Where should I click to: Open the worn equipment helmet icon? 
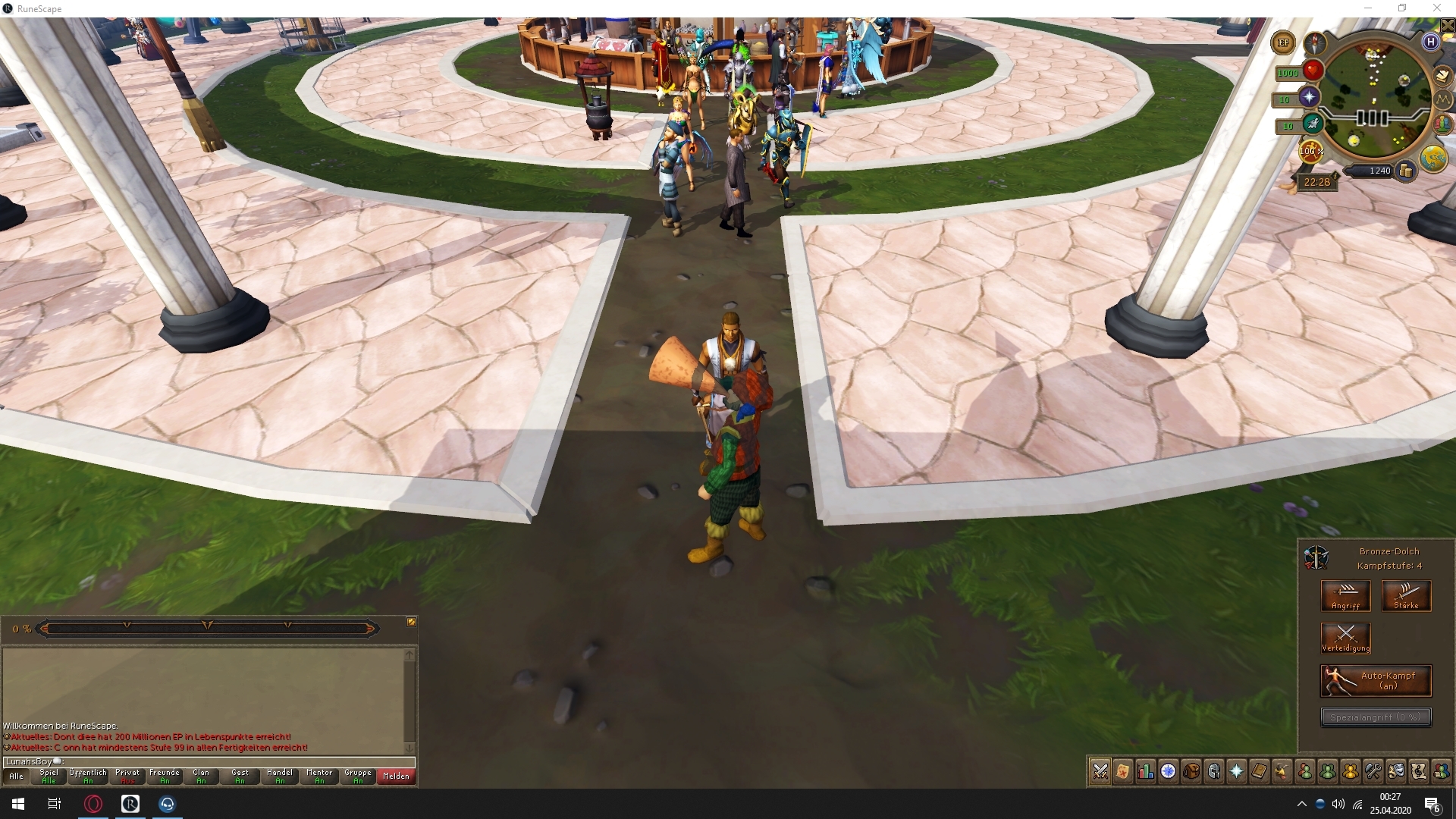point(1213,771)
